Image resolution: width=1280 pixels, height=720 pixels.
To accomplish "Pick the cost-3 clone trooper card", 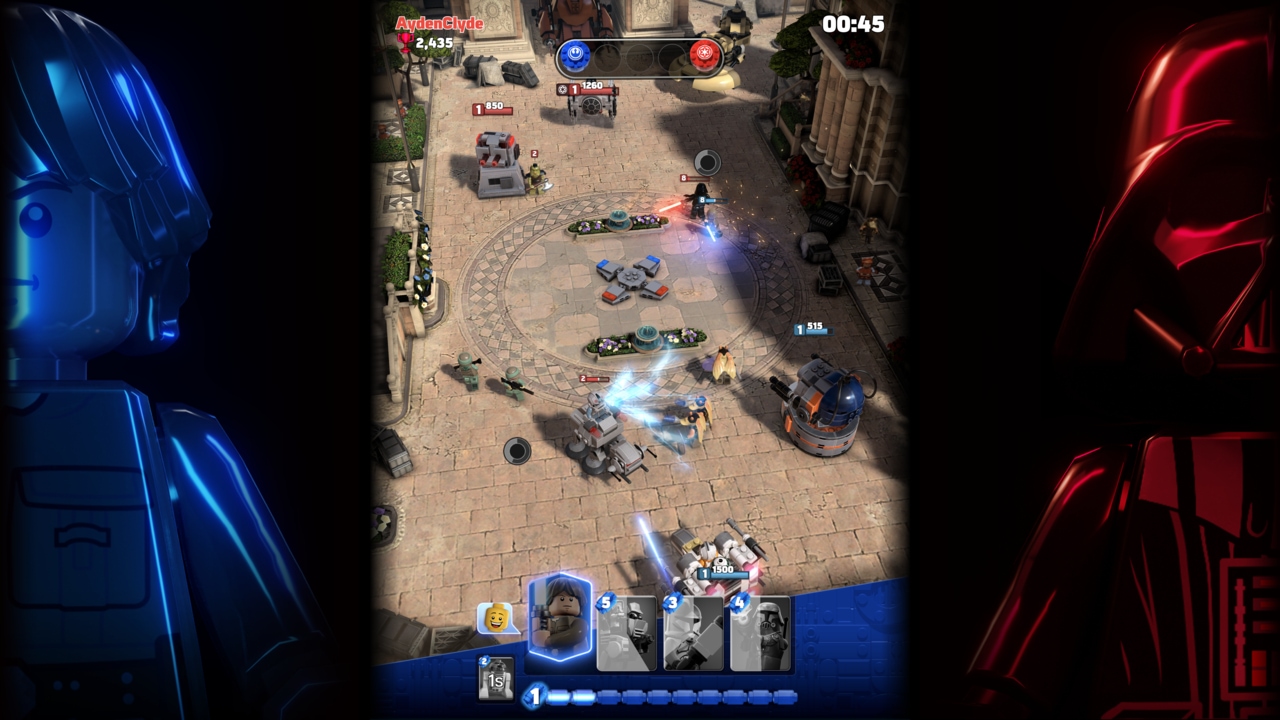I will pyautogui.click(x=693, y=632).
